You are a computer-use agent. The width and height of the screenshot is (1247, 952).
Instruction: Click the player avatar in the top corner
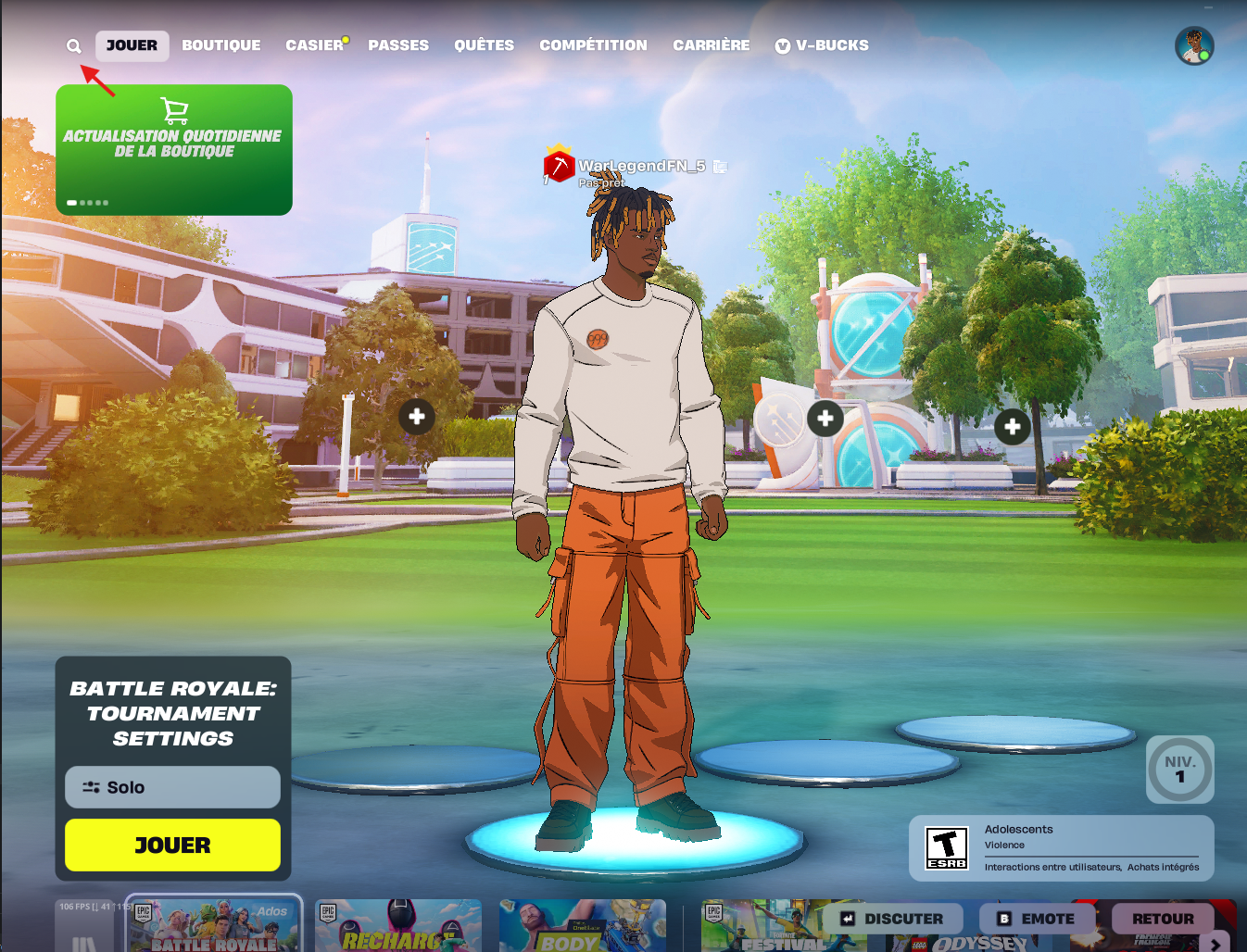point(1194,45)
